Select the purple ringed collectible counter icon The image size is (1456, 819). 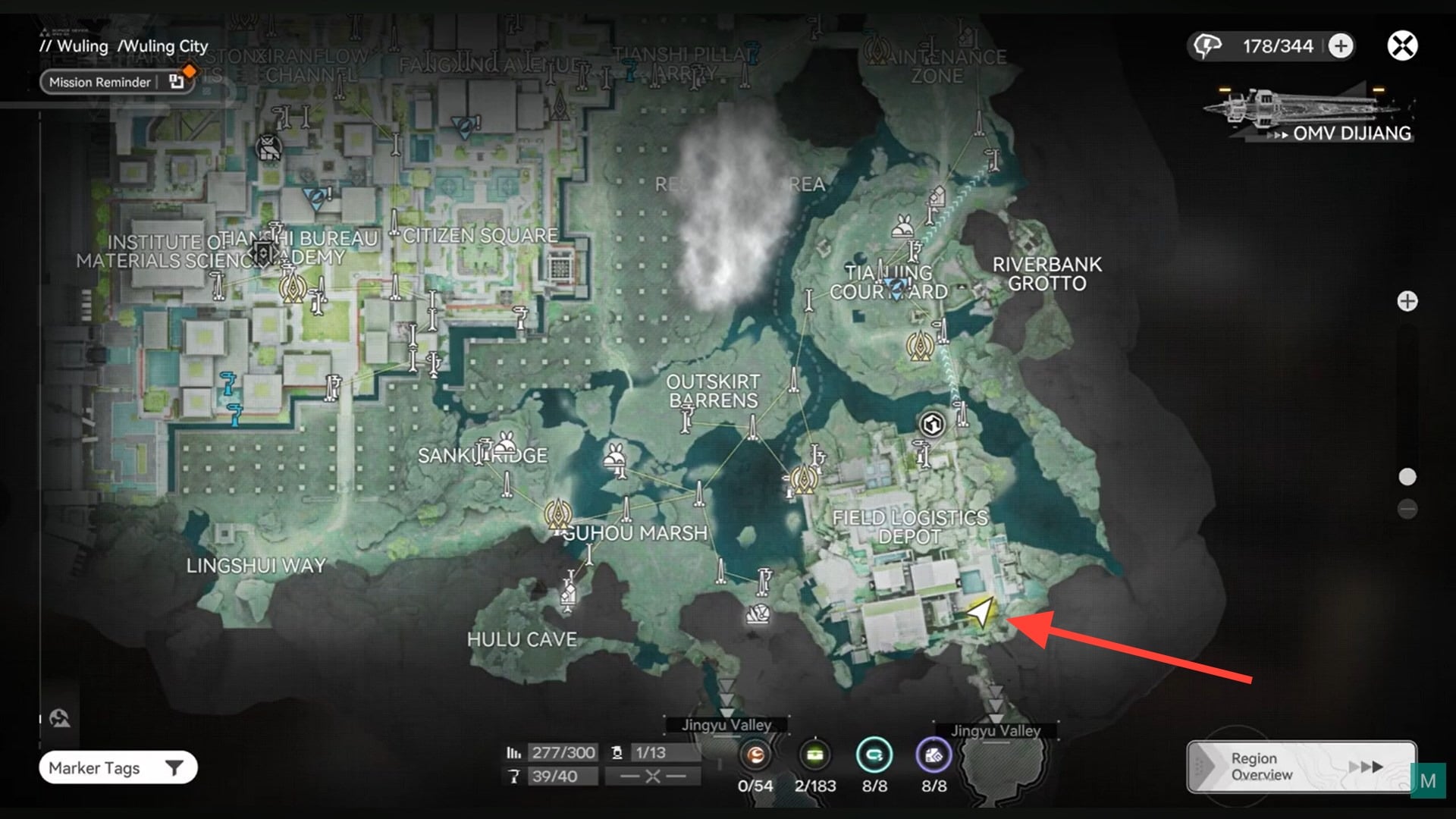934,755
